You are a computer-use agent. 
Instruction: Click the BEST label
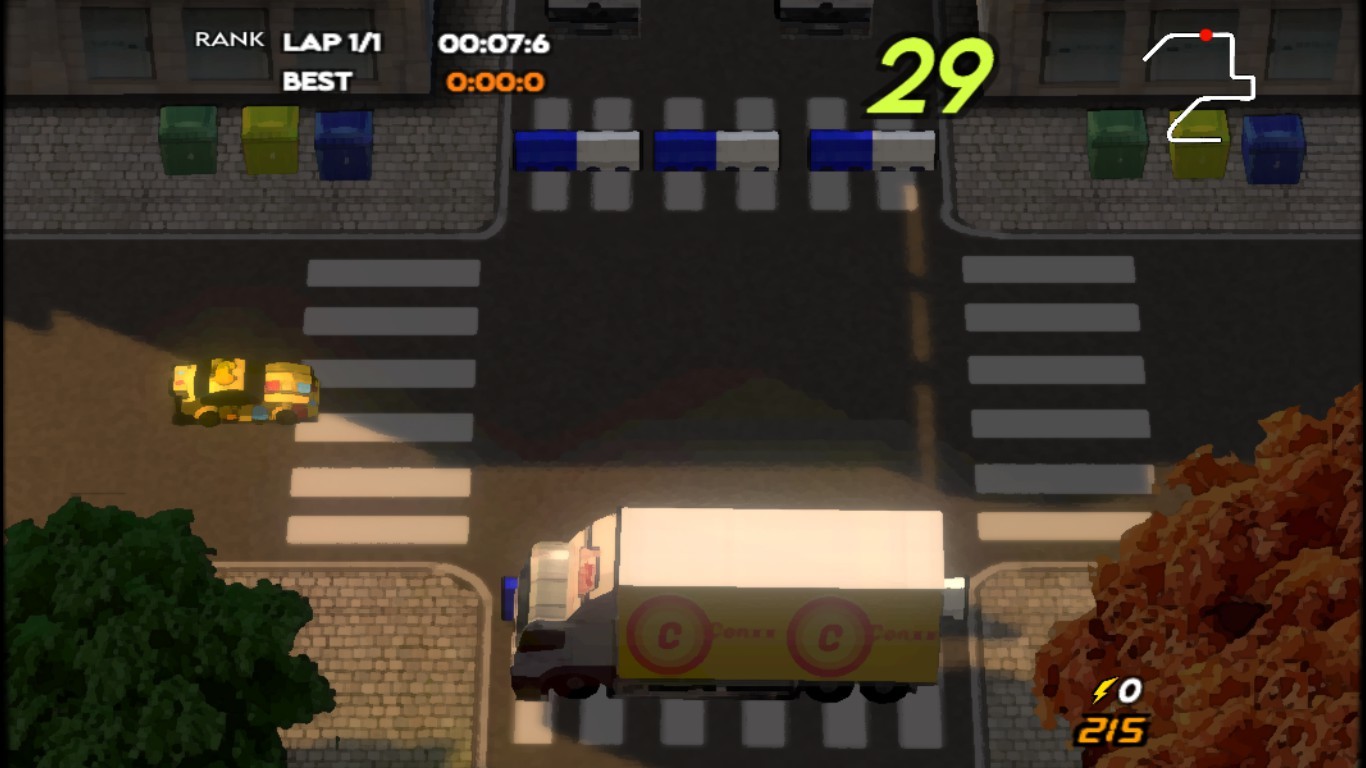pyautogui.click(x=317, y=82)
